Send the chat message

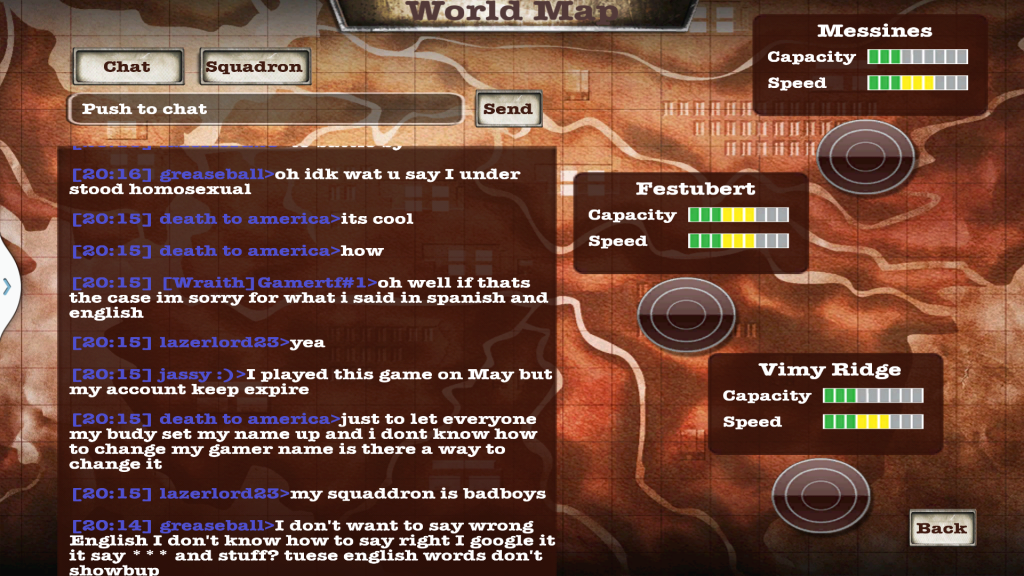click(x=508, y=109)
